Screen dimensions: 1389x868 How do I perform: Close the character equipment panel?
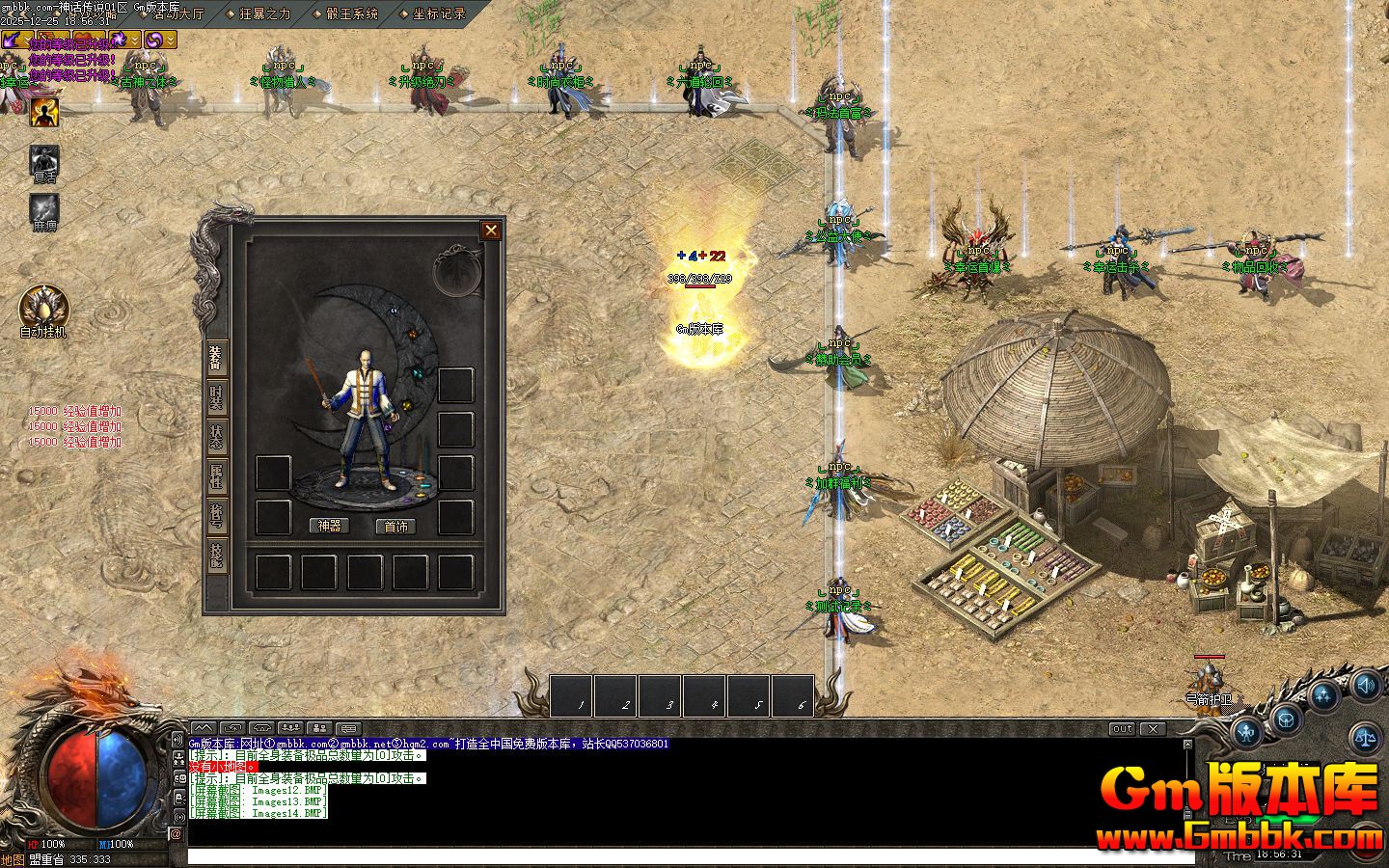tap(491, 230)
